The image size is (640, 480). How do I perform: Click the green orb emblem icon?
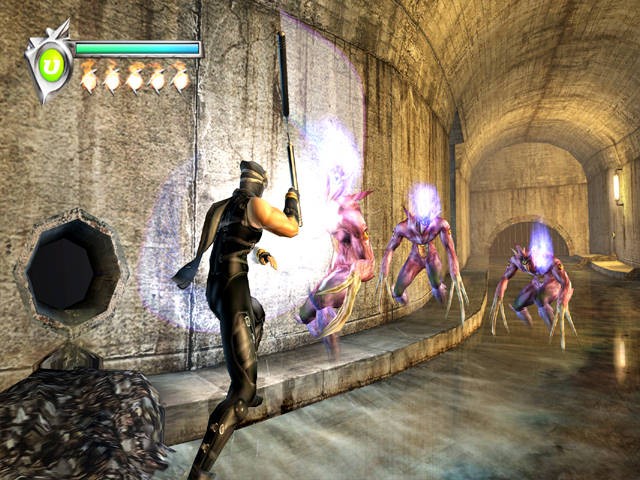click(52, 64)
